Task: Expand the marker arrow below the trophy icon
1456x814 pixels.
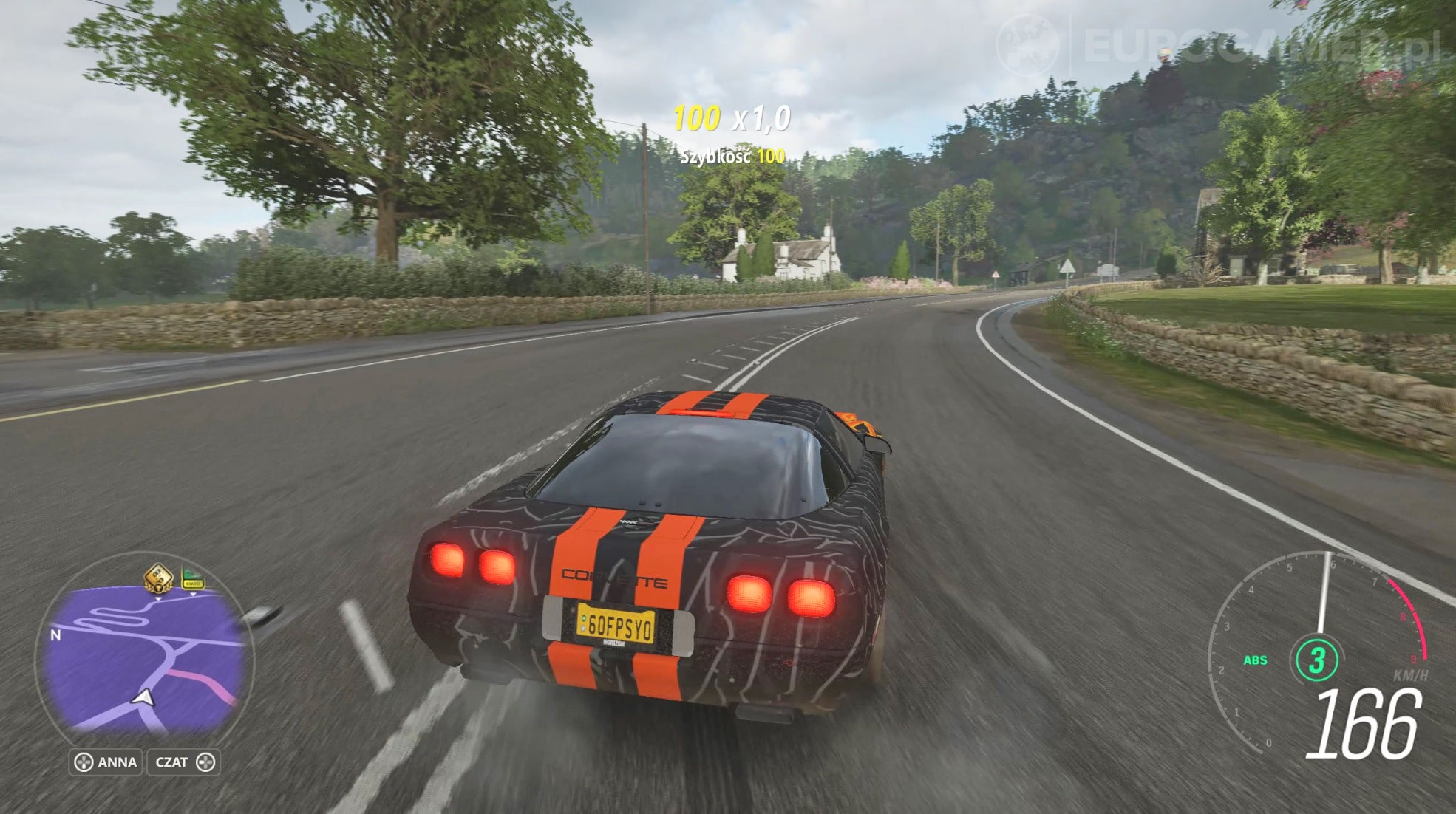Action: [x=158, y=599]
